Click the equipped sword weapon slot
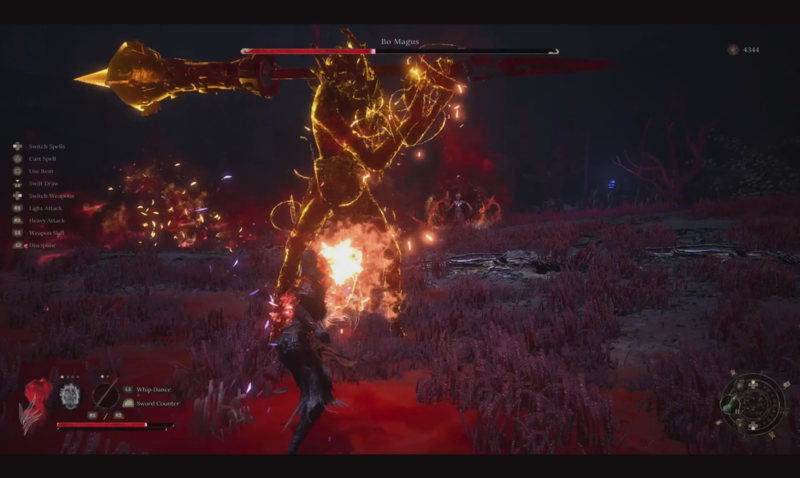The width and height of the screenshot is (800, 478). 105,394
